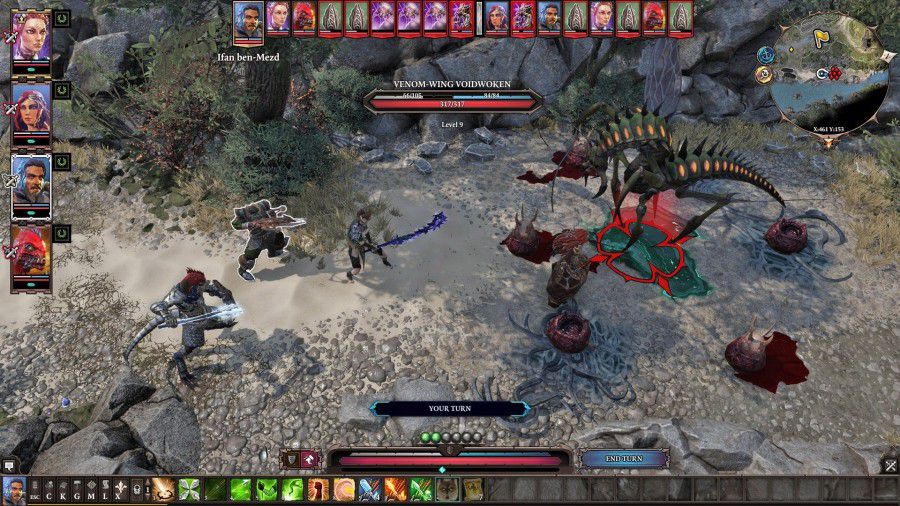Click the yellow scroll item in the hotbar
The width and height of the screenshot is (900, 506).
[472, 490]
